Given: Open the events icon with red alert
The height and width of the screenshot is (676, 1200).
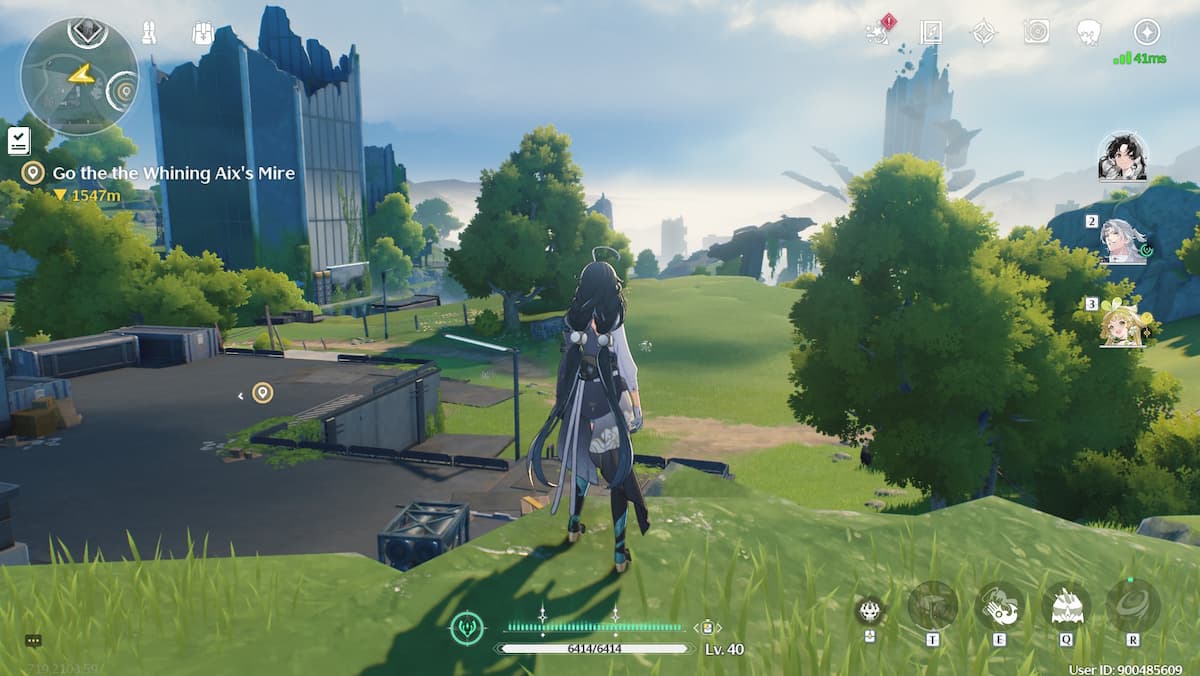Looking at the screenshot, I should 879,32.
